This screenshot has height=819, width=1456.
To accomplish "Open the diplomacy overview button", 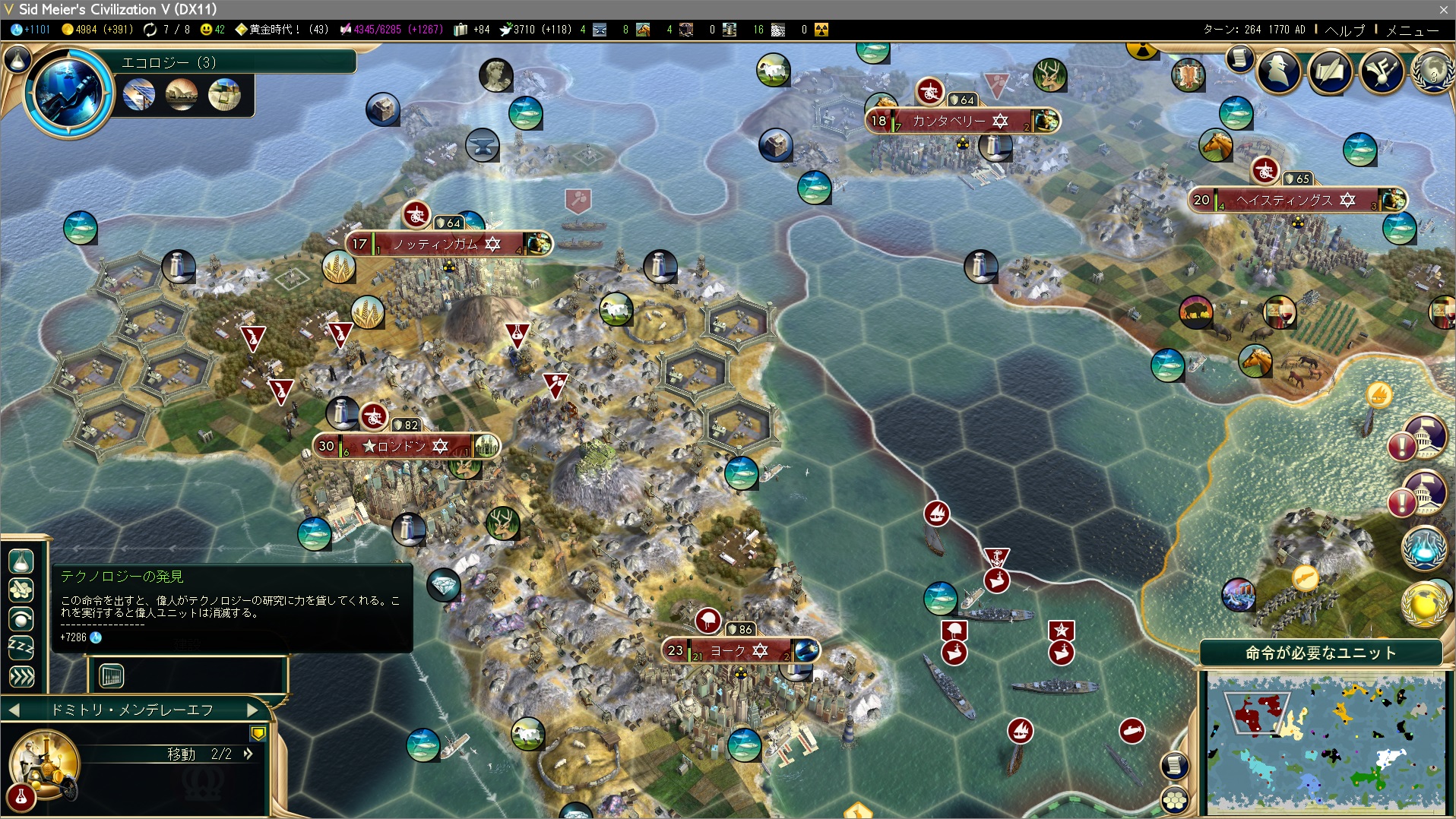I will click(x=1381, y=71).
